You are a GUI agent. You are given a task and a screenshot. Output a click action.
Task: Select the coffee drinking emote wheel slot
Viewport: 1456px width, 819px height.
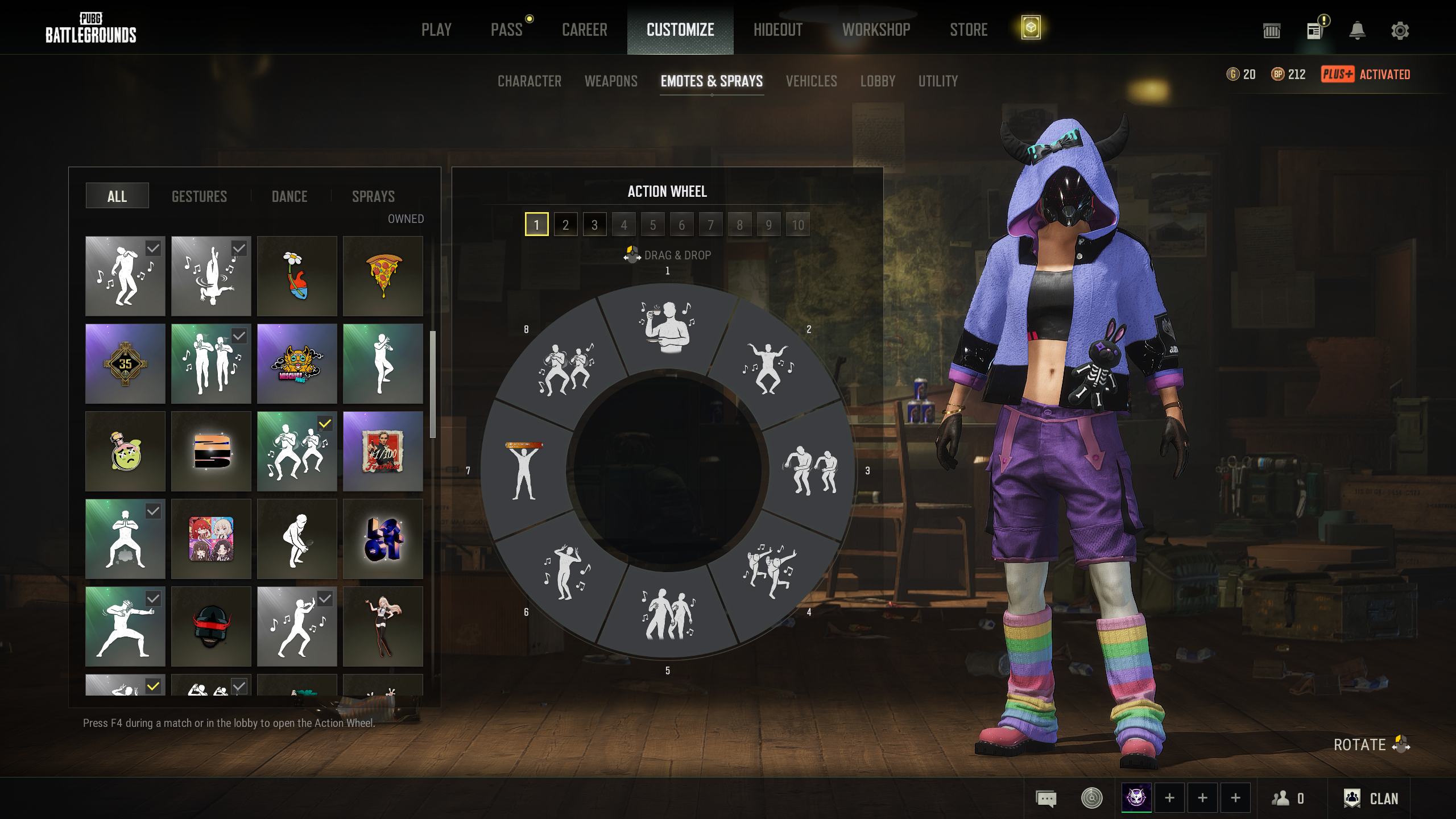coord(667,327)
